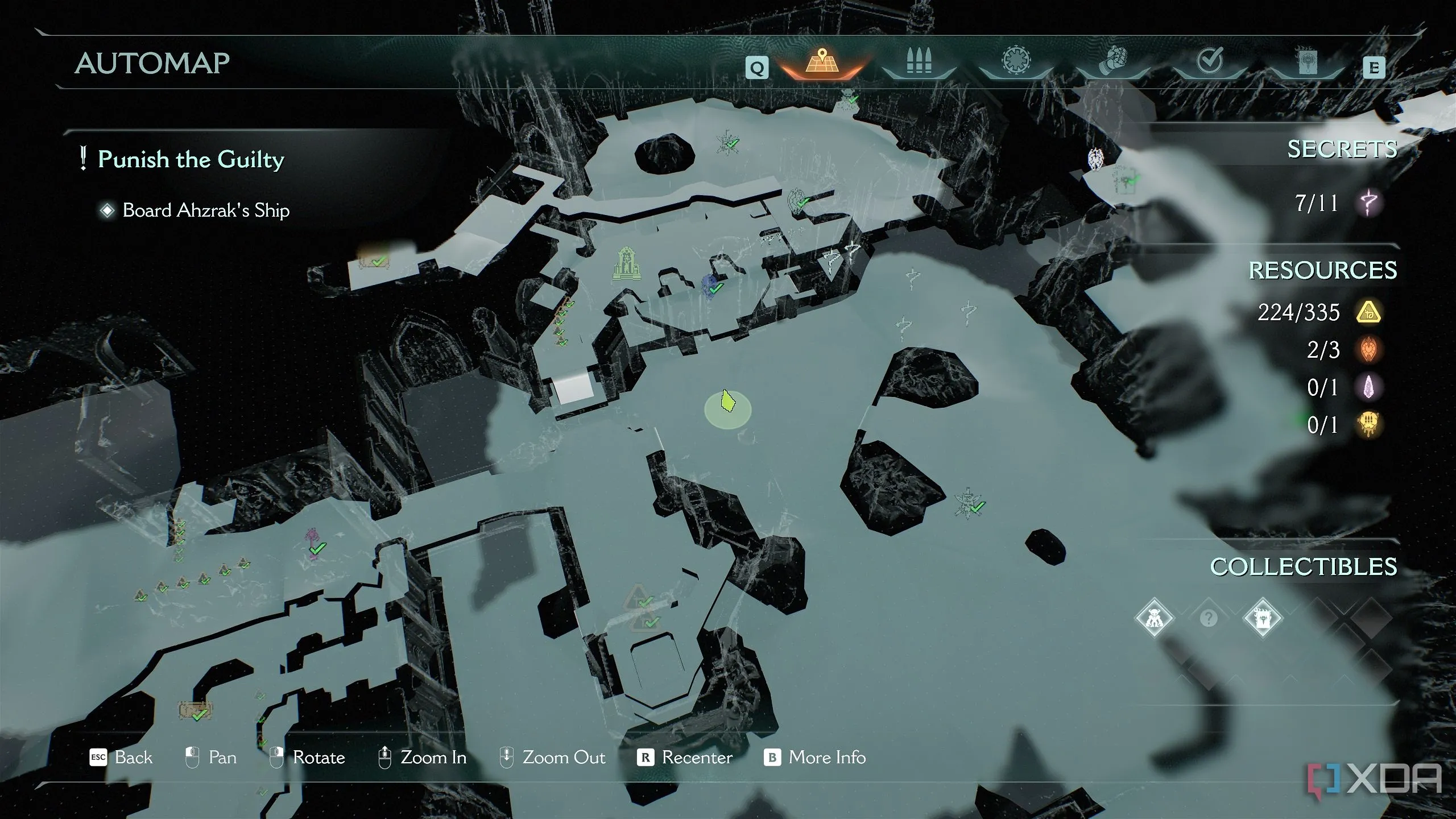Viewport: 1456px width, 819px height.
Task: Select the Automap tab with map pin
Action: click(x=821, y=61)
